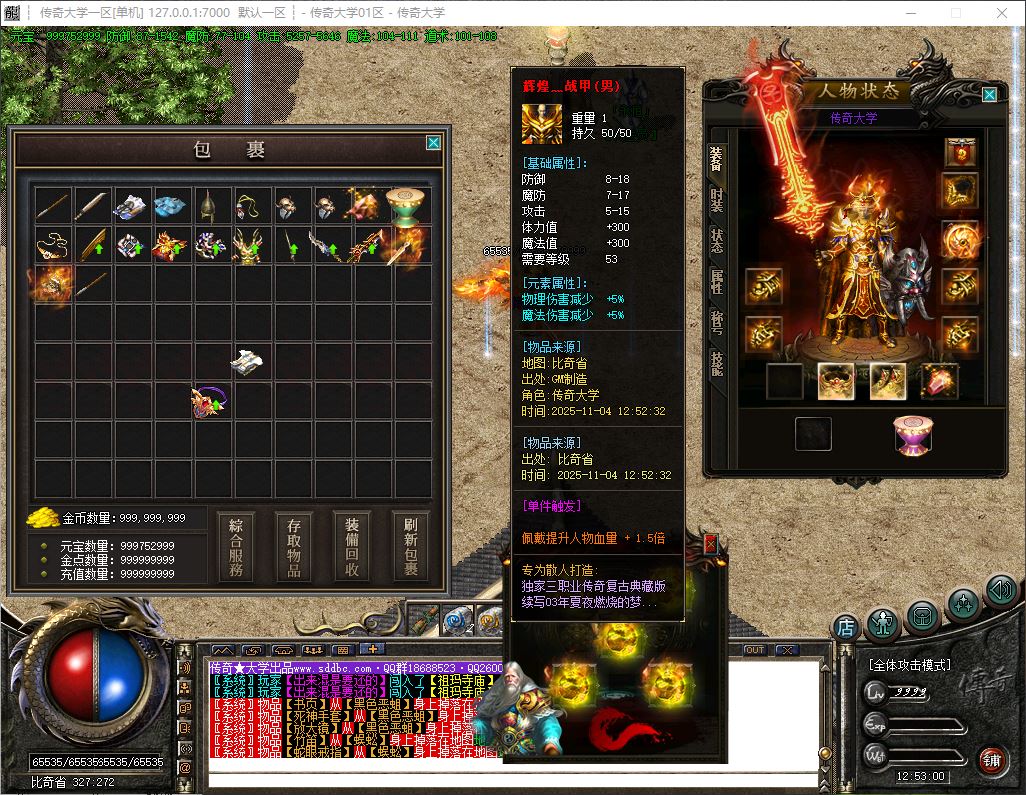Close the 包裹 inventory window
Viewport: 1026px width, 795px height.
[x=433, y=143]
